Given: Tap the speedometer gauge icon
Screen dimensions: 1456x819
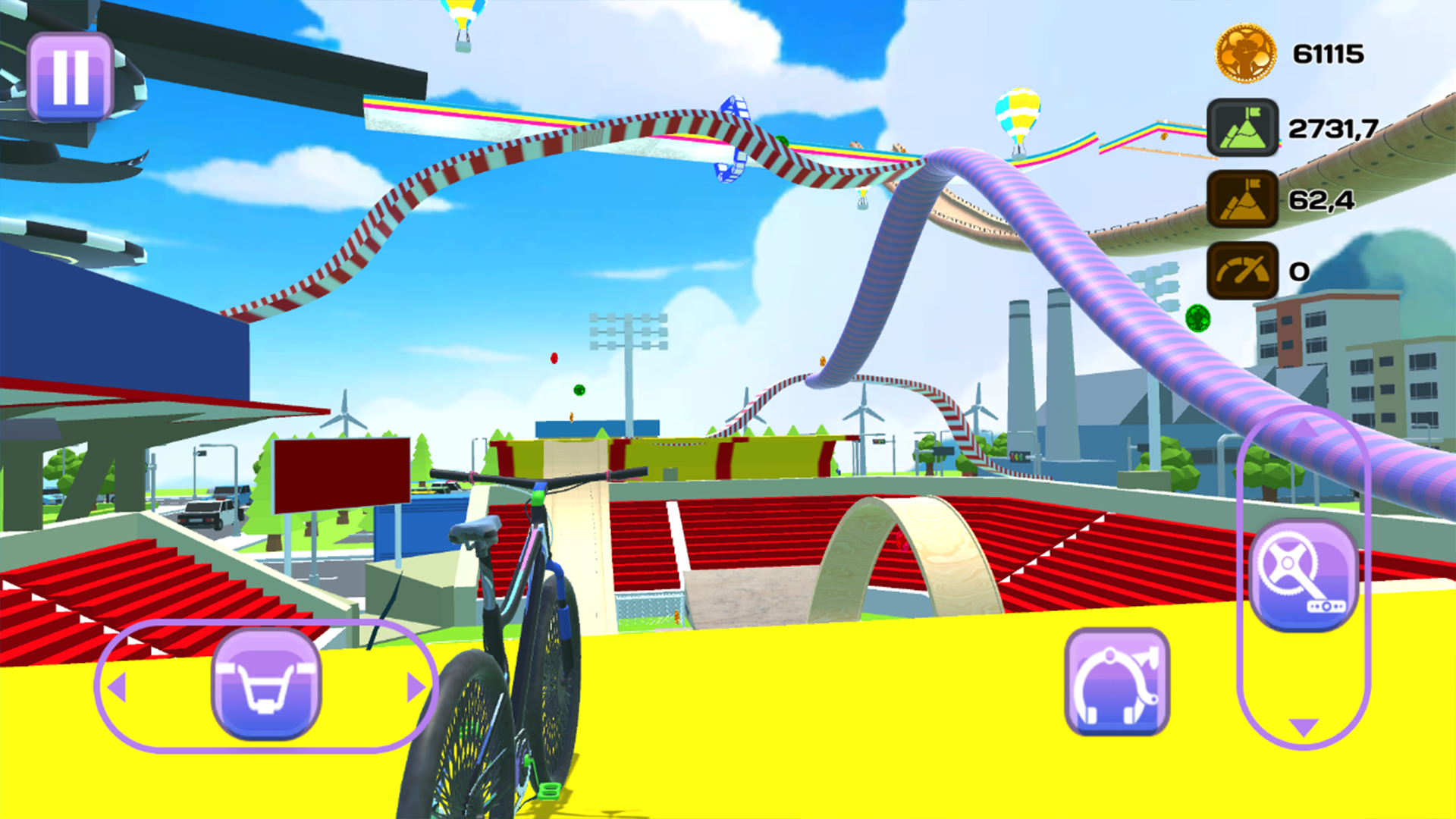Looking at the screenshot, I should (x=1244, y=270).
